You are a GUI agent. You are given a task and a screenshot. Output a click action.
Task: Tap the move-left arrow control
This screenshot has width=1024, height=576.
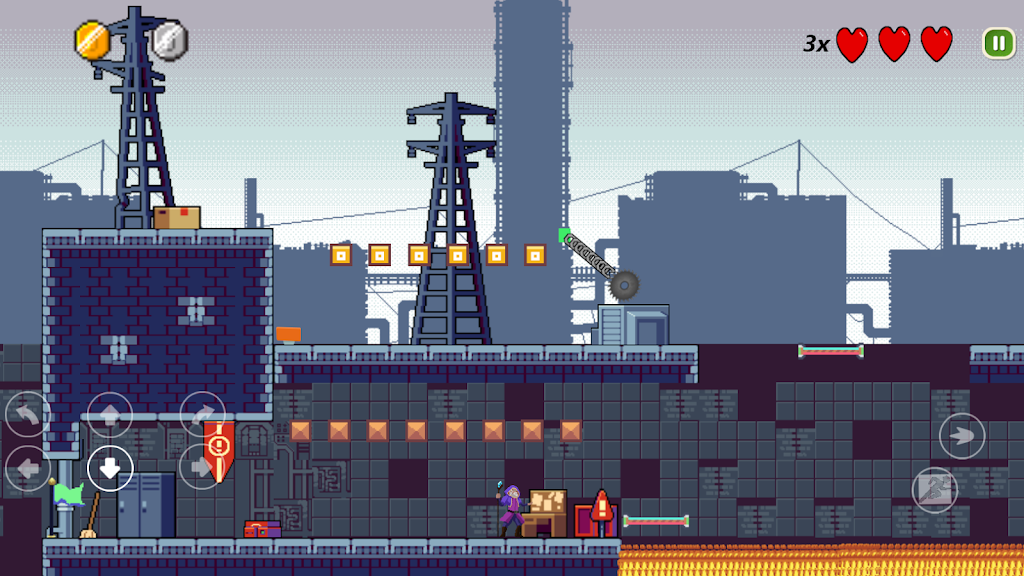coord(28,468)
